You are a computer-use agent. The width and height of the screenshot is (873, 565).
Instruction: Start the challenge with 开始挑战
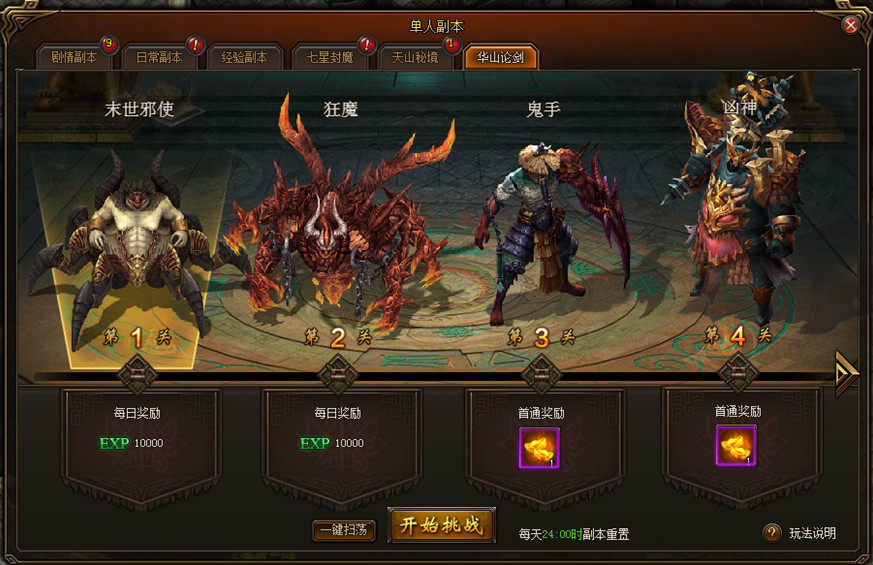pyautogui.click(x=442, y=526)
